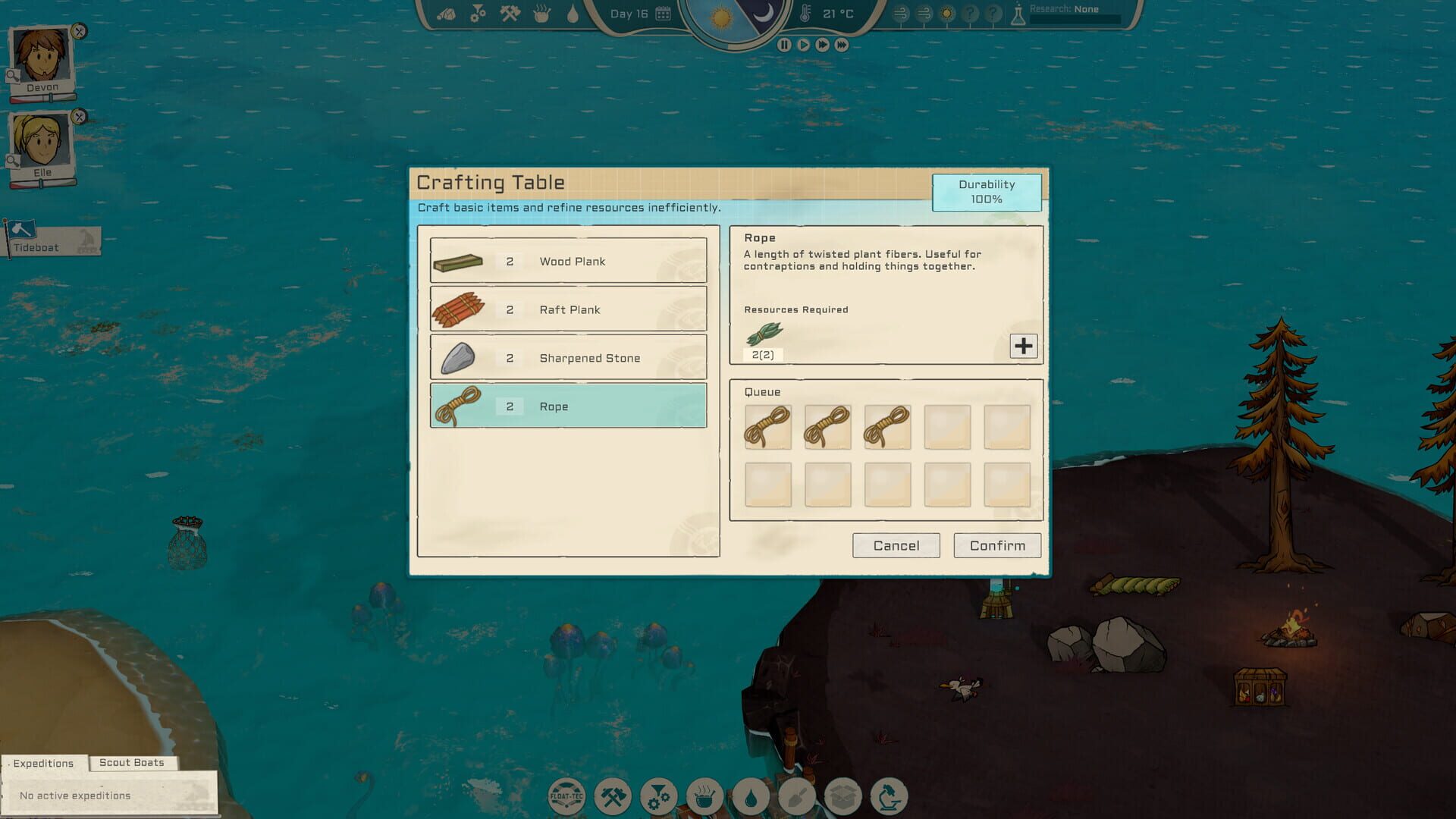
Task: Open the storage box menu
Action: point(843,796)
